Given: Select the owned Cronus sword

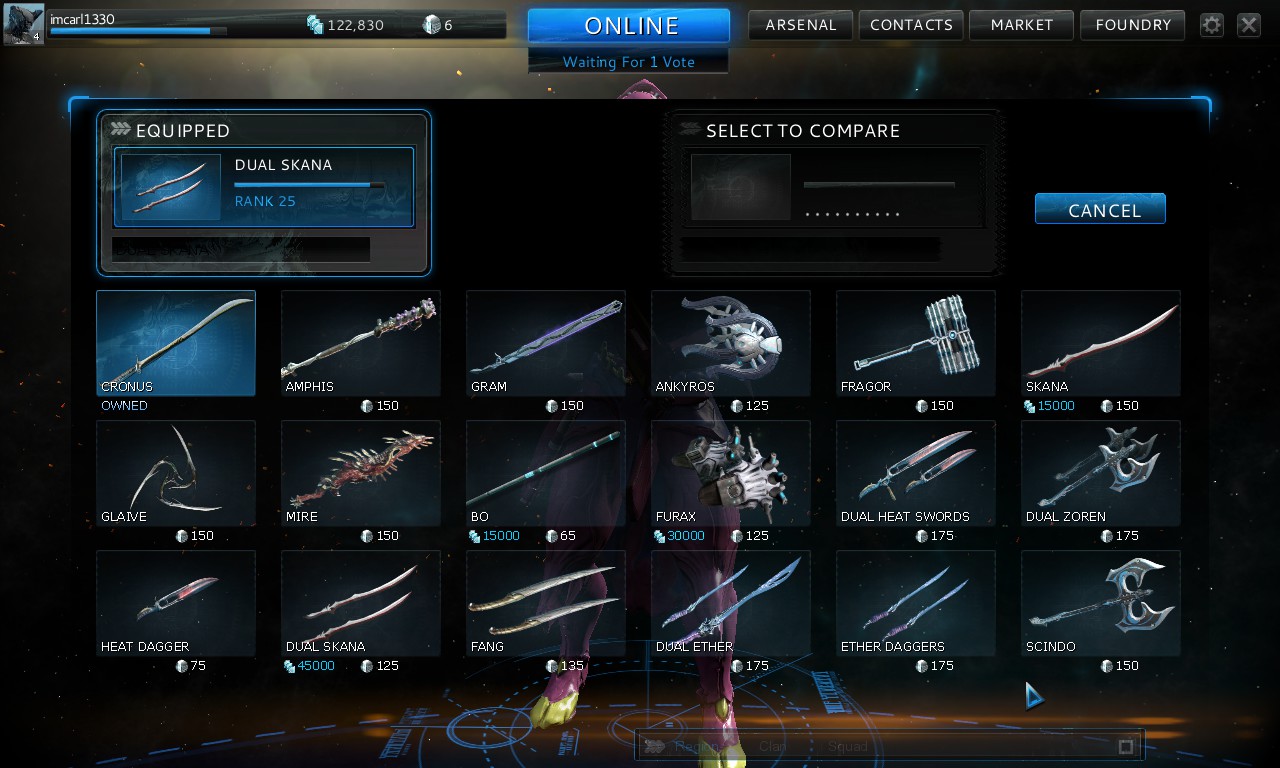Looking at the screenshot, I should coord(176,343).
